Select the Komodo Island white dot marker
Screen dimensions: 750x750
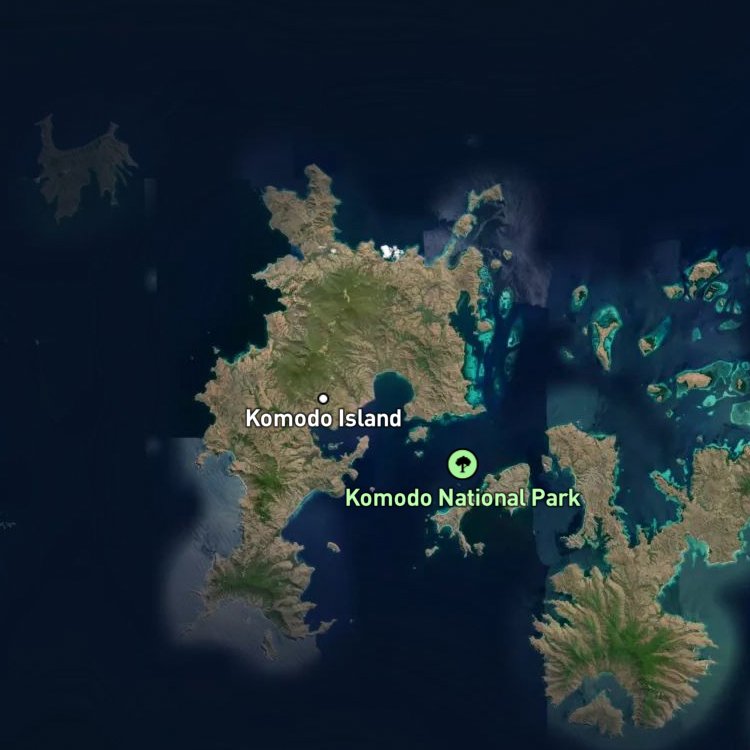click(x=323, y=398)
